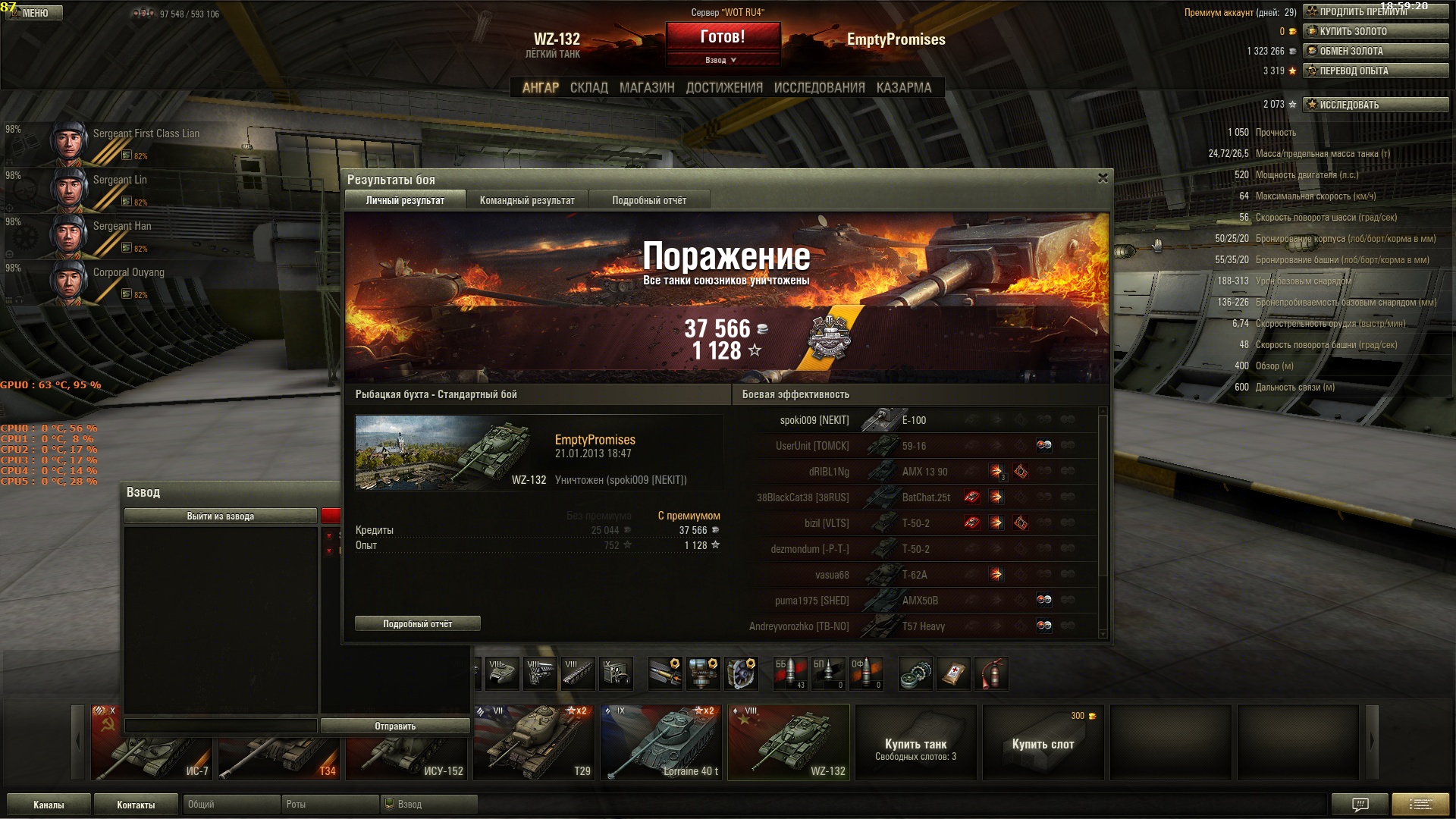
Task: Open the МЕНЮ button
Action: tap(35, 13)
